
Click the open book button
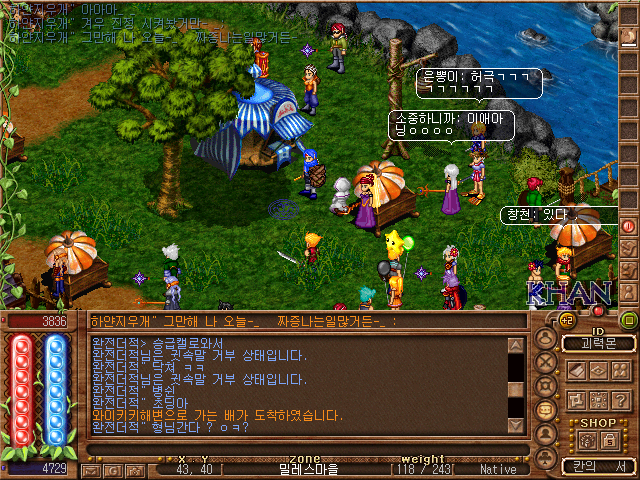[576, 371]
